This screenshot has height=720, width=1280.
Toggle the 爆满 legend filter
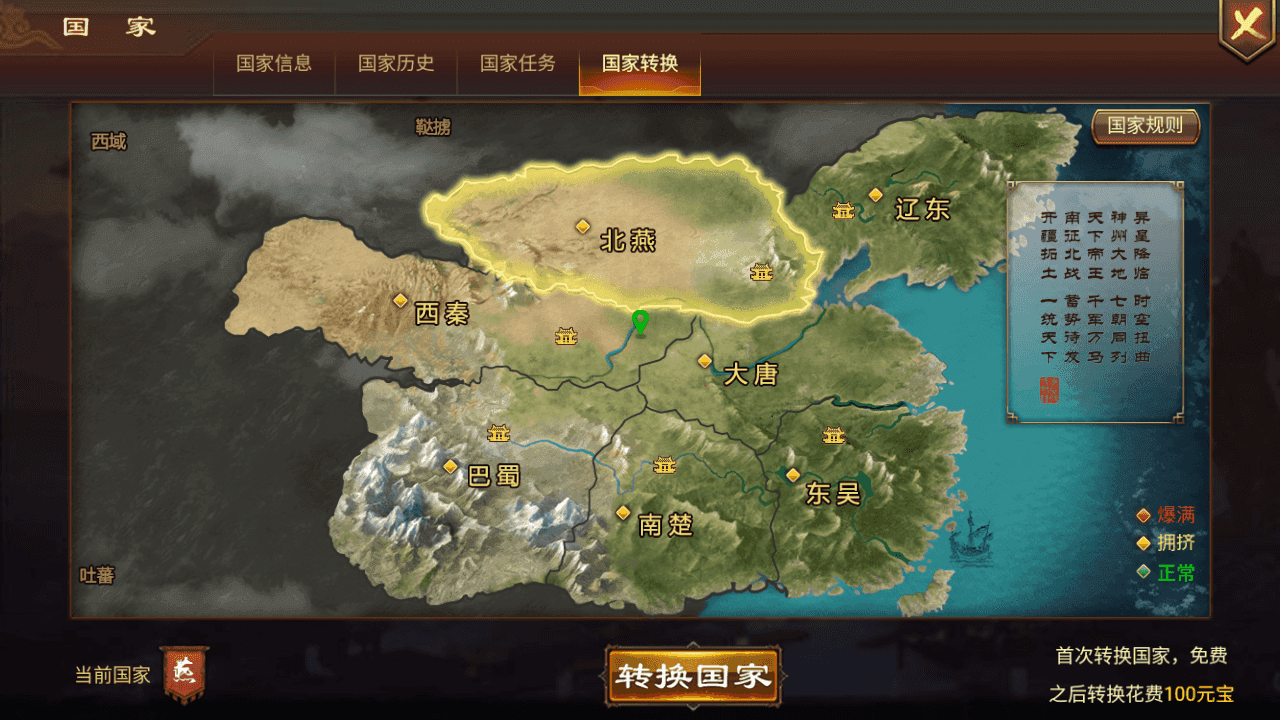tap(1167, 514)
